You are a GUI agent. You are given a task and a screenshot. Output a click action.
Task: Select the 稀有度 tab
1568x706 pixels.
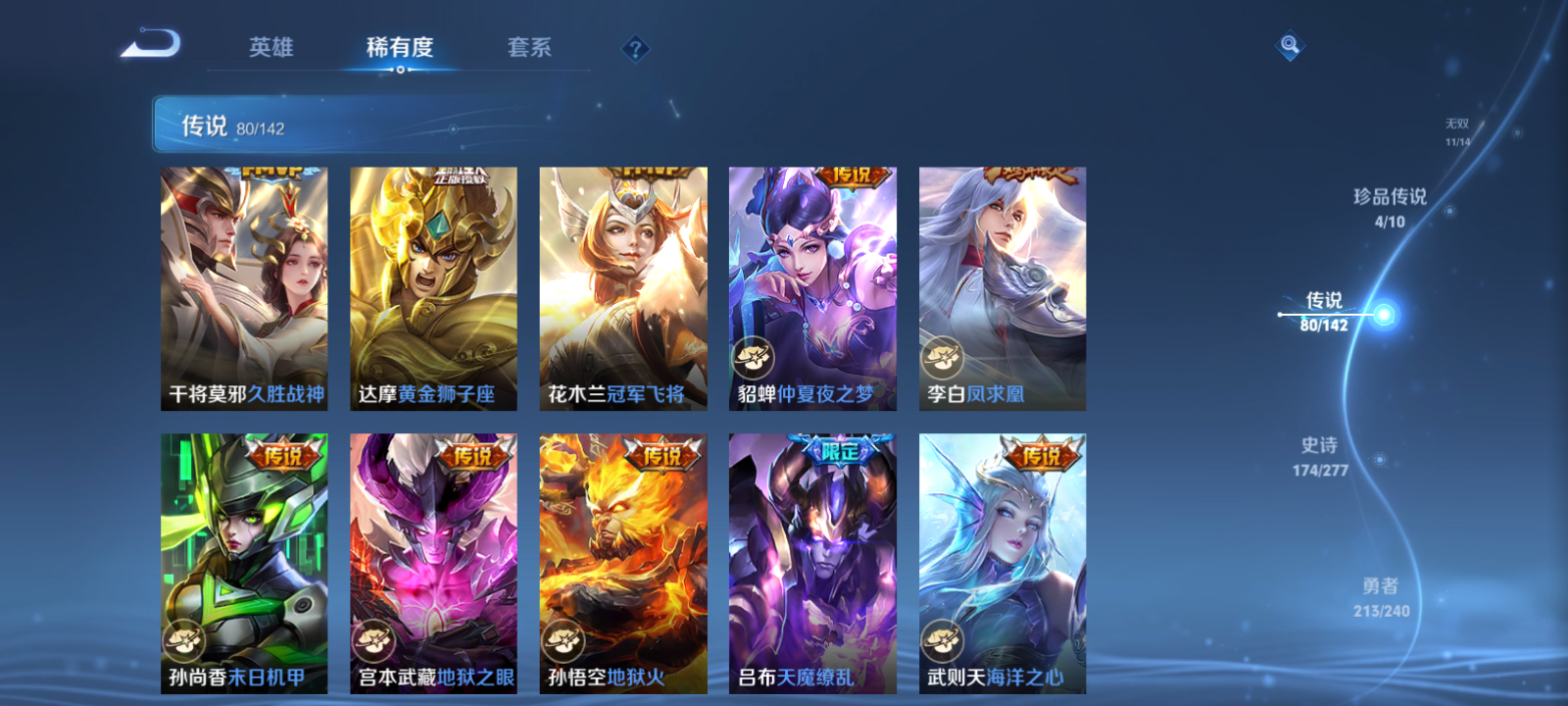click(400, 47)
